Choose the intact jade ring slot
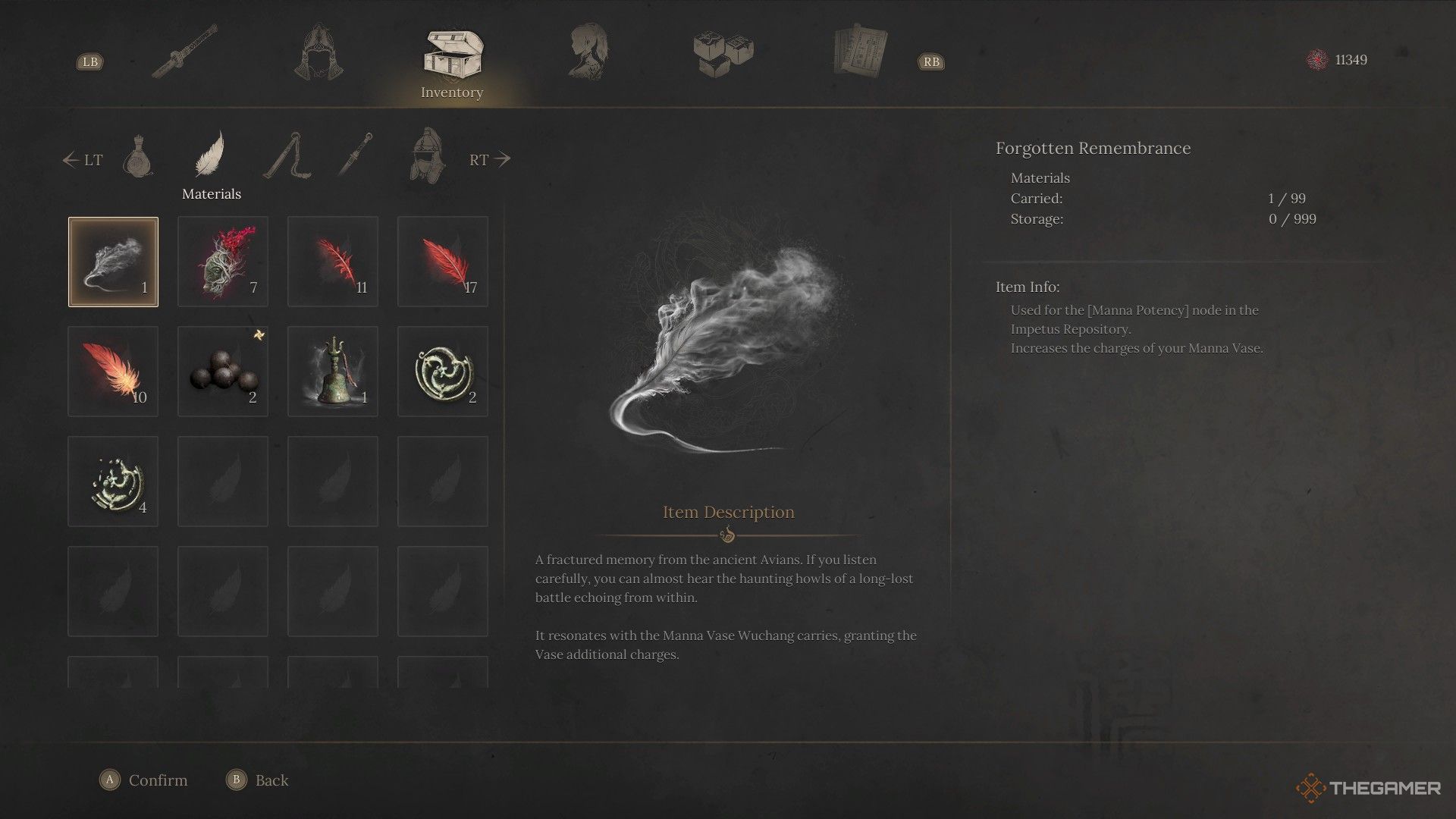Viewport: 1456px width, 819px height. [x=443, y=372]
